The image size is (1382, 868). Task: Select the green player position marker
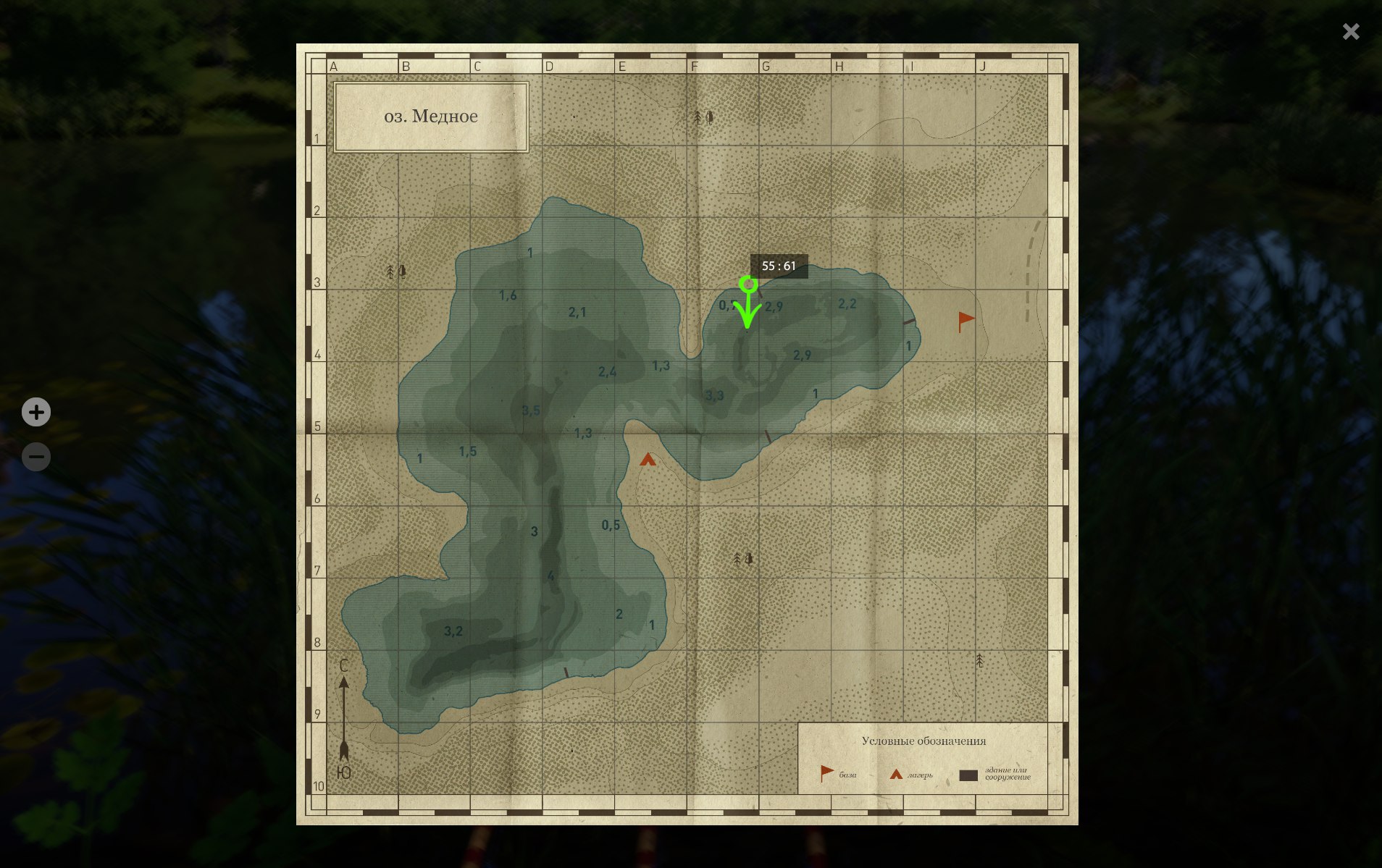coord(748,285)
